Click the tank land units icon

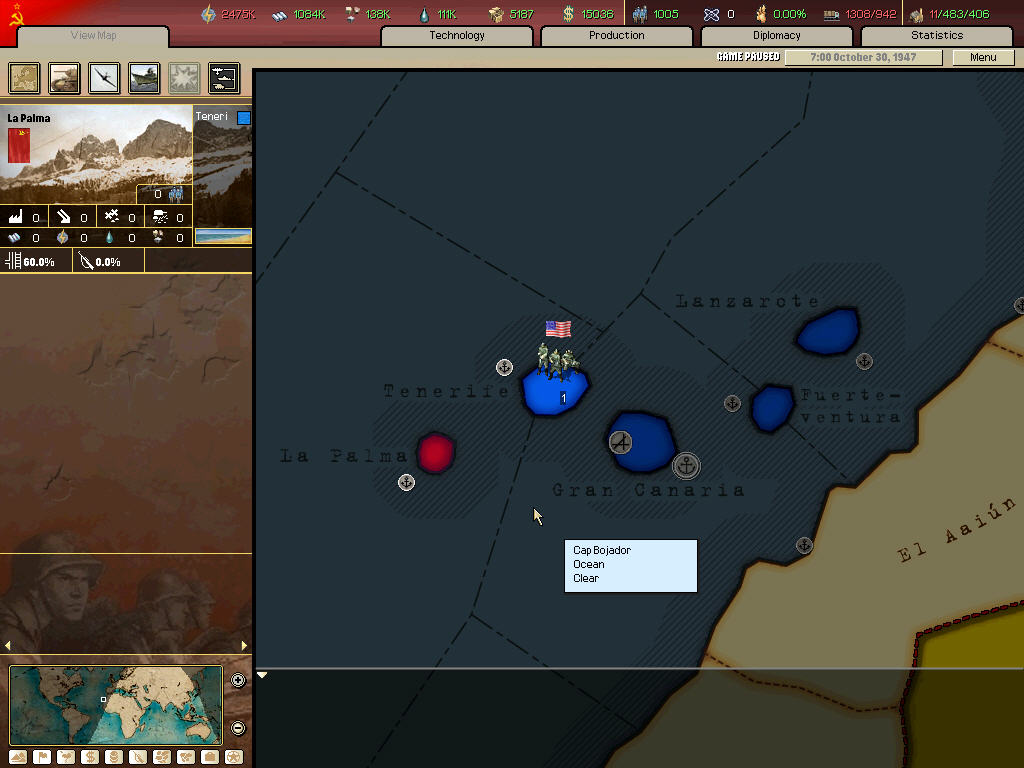click(65, 78)
